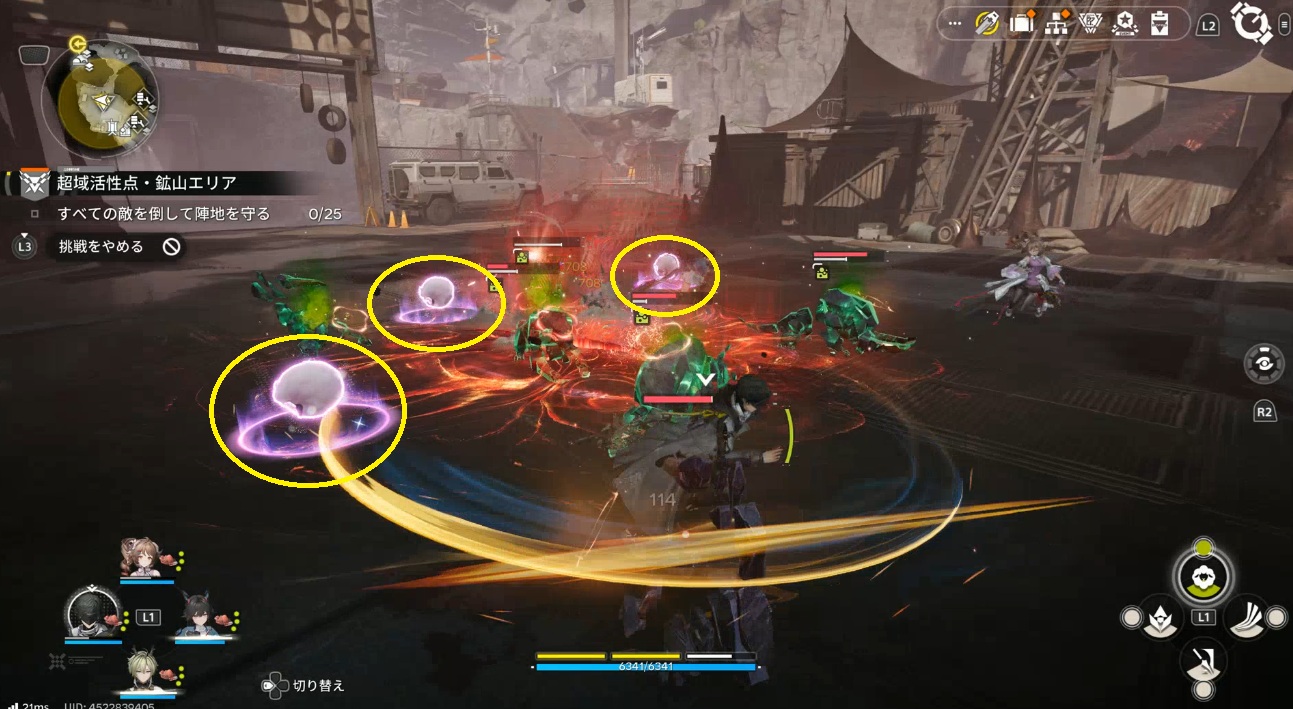This screenshot has height=709, width=1293.
Task: Activate the pointed crest skill on the left
Action: click(1160, 618)
